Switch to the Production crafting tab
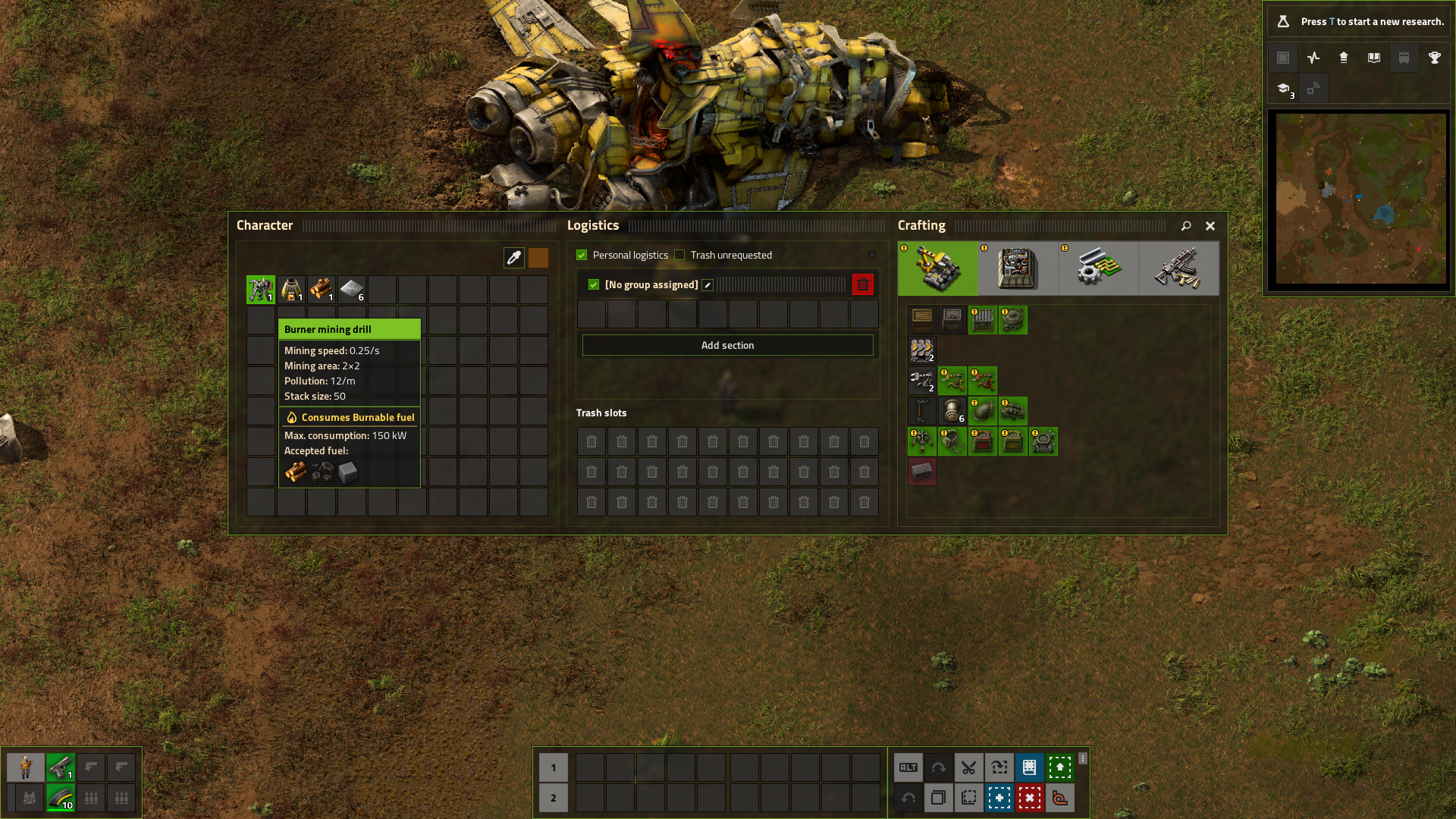The height and width of the screenshot is (819, 1456). (x=1018, y=268)
